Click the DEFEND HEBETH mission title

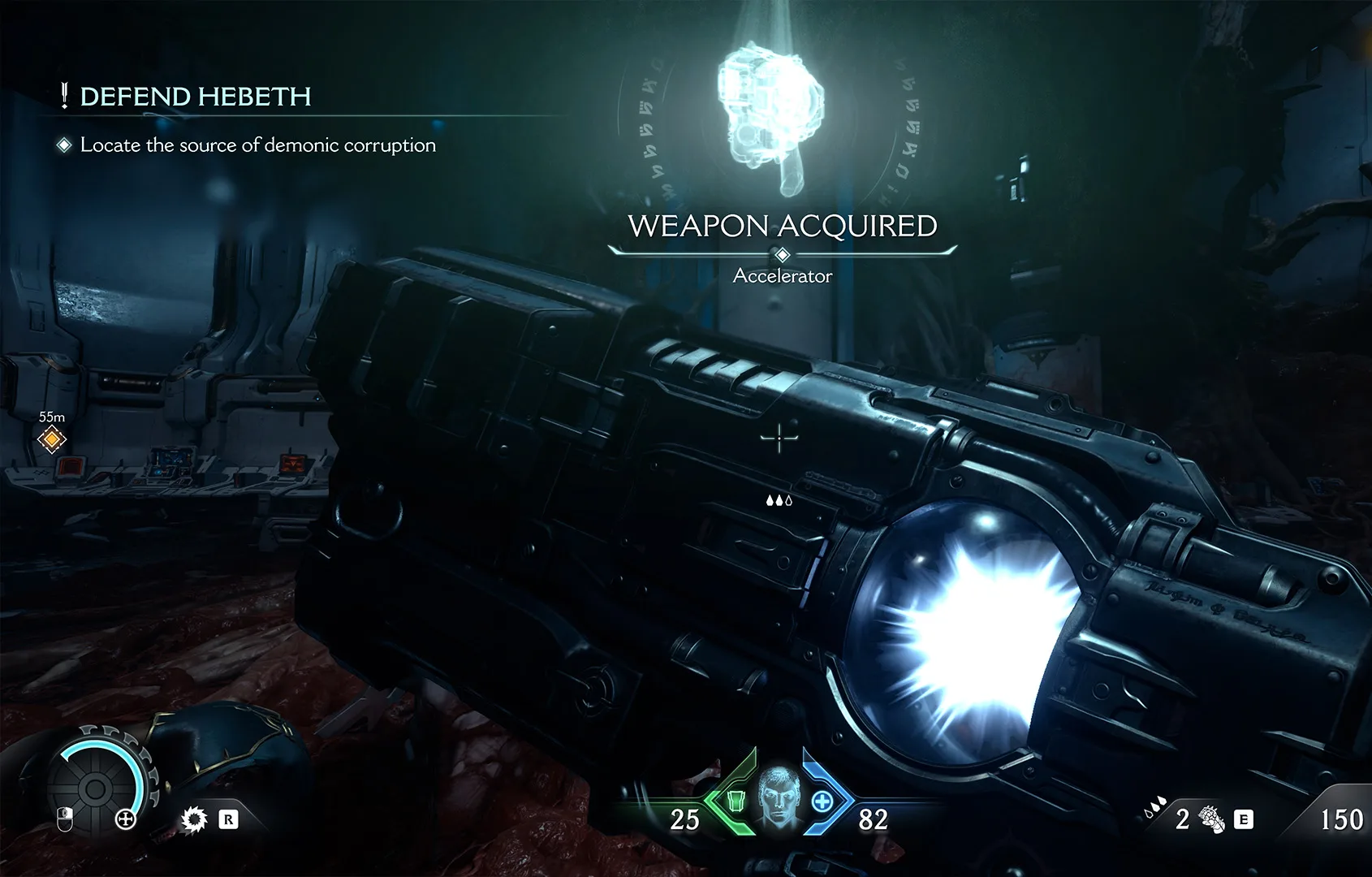[195, 96]
